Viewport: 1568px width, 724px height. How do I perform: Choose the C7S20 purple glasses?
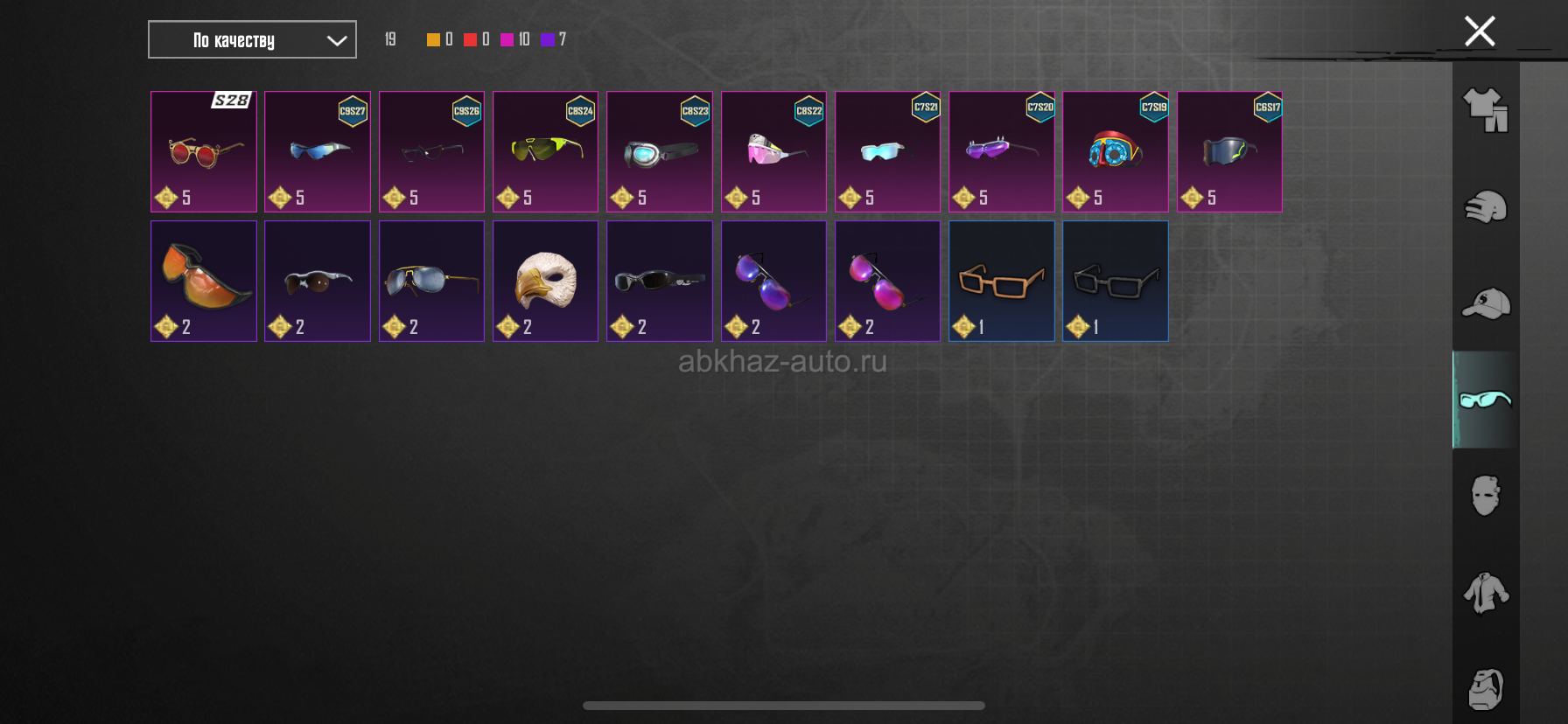[x=1001, y=152]
